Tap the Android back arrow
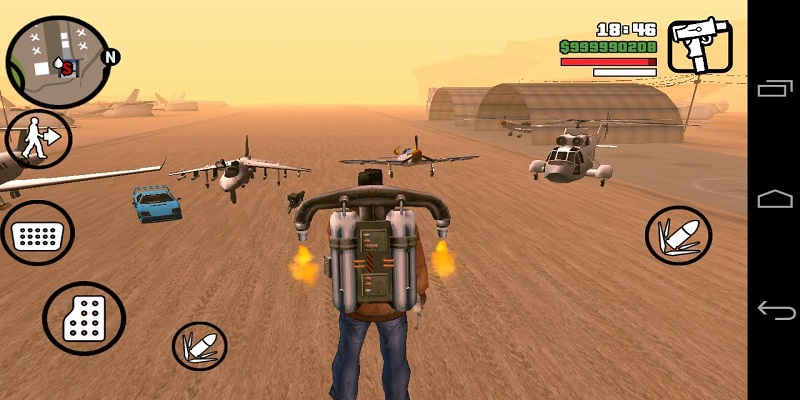This screenshot has height=400, width=800. click(775, 310)
